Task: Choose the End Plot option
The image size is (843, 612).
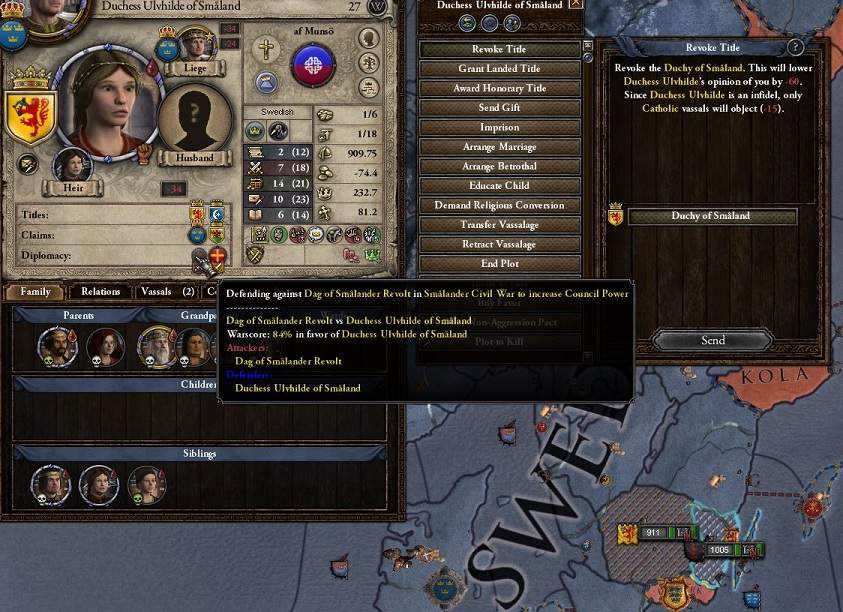Action: [499, 264]
